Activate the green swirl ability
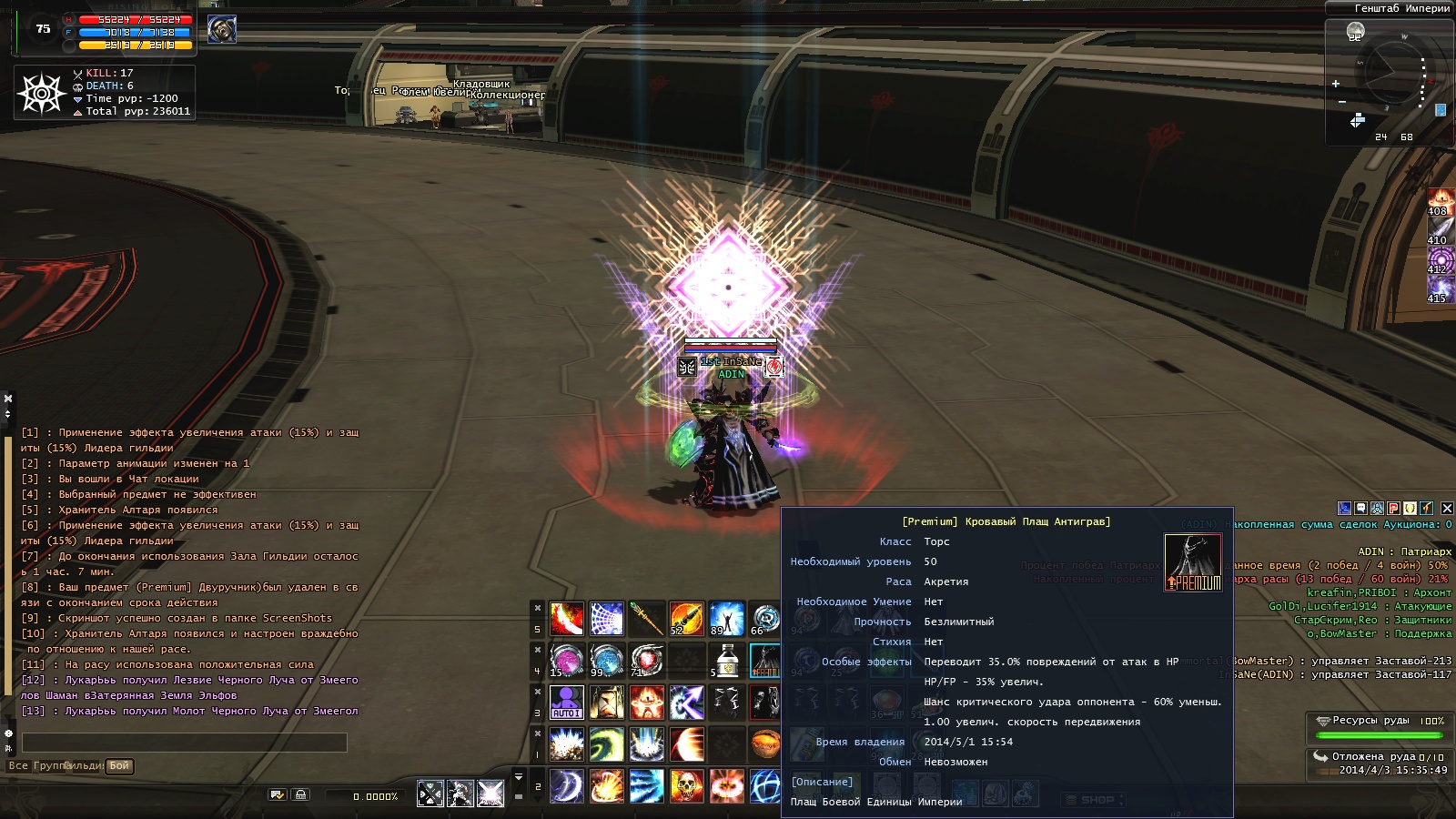This screenshot has height=819, width=1456. tap(606, 743)
